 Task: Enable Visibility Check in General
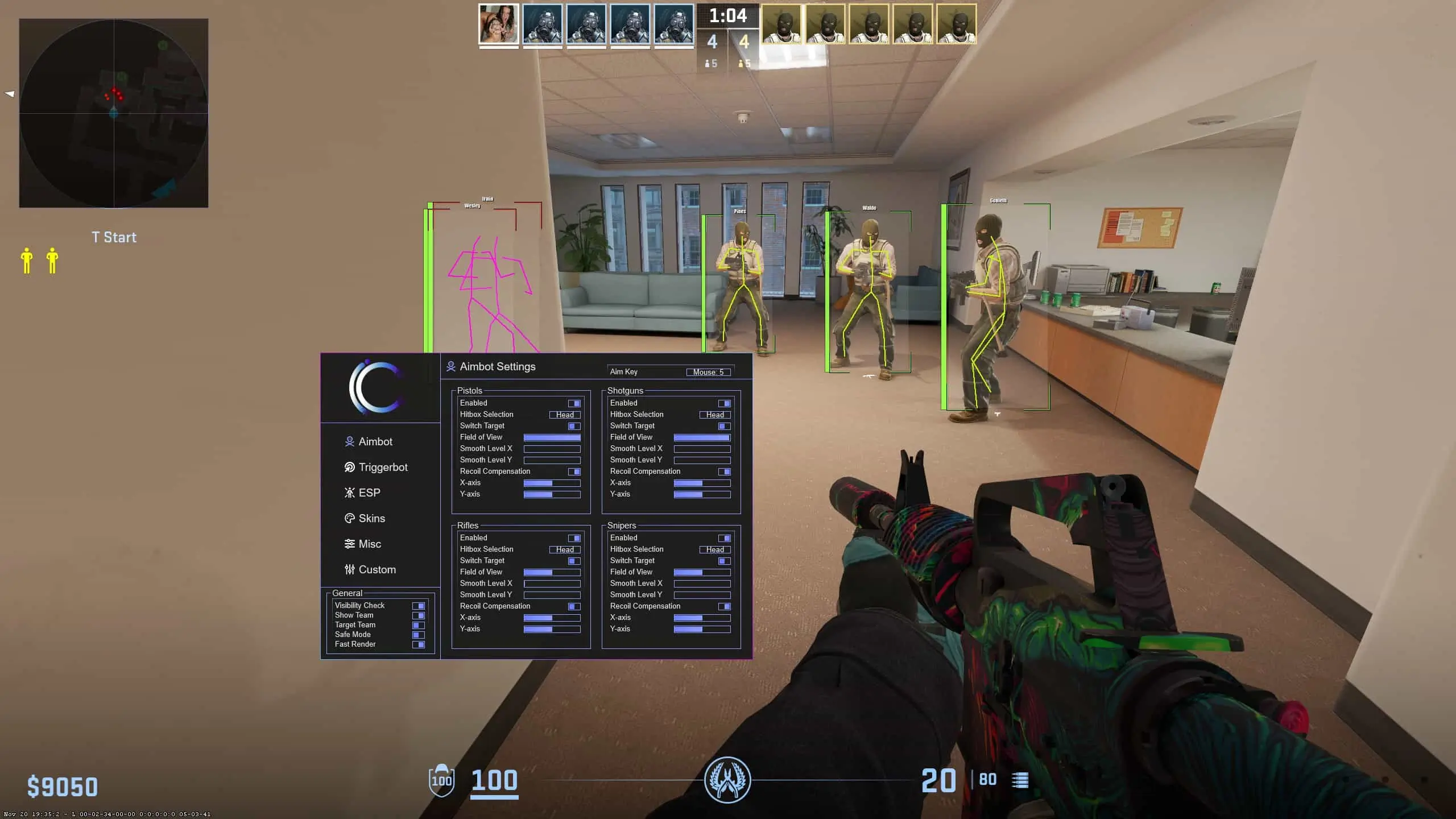point(420,606)
